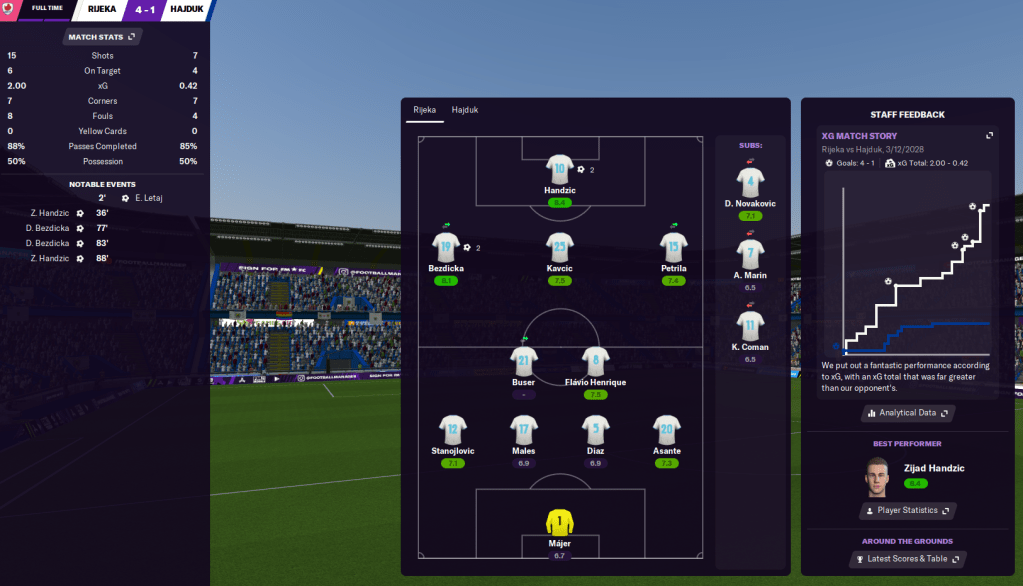Select substitute K. Coman
The width and height of the screenshot is (1023, 586).
(x=750, y=326)
